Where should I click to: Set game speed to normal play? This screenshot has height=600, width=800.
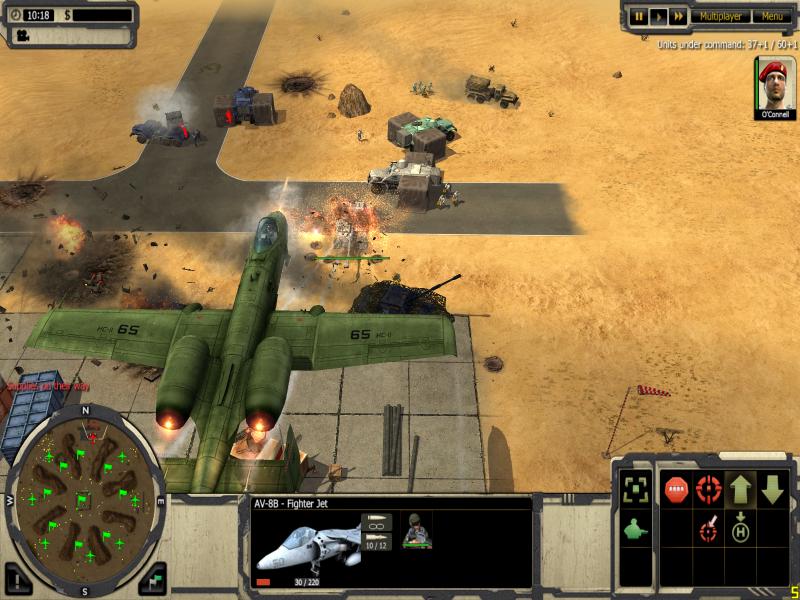(658, 16)
